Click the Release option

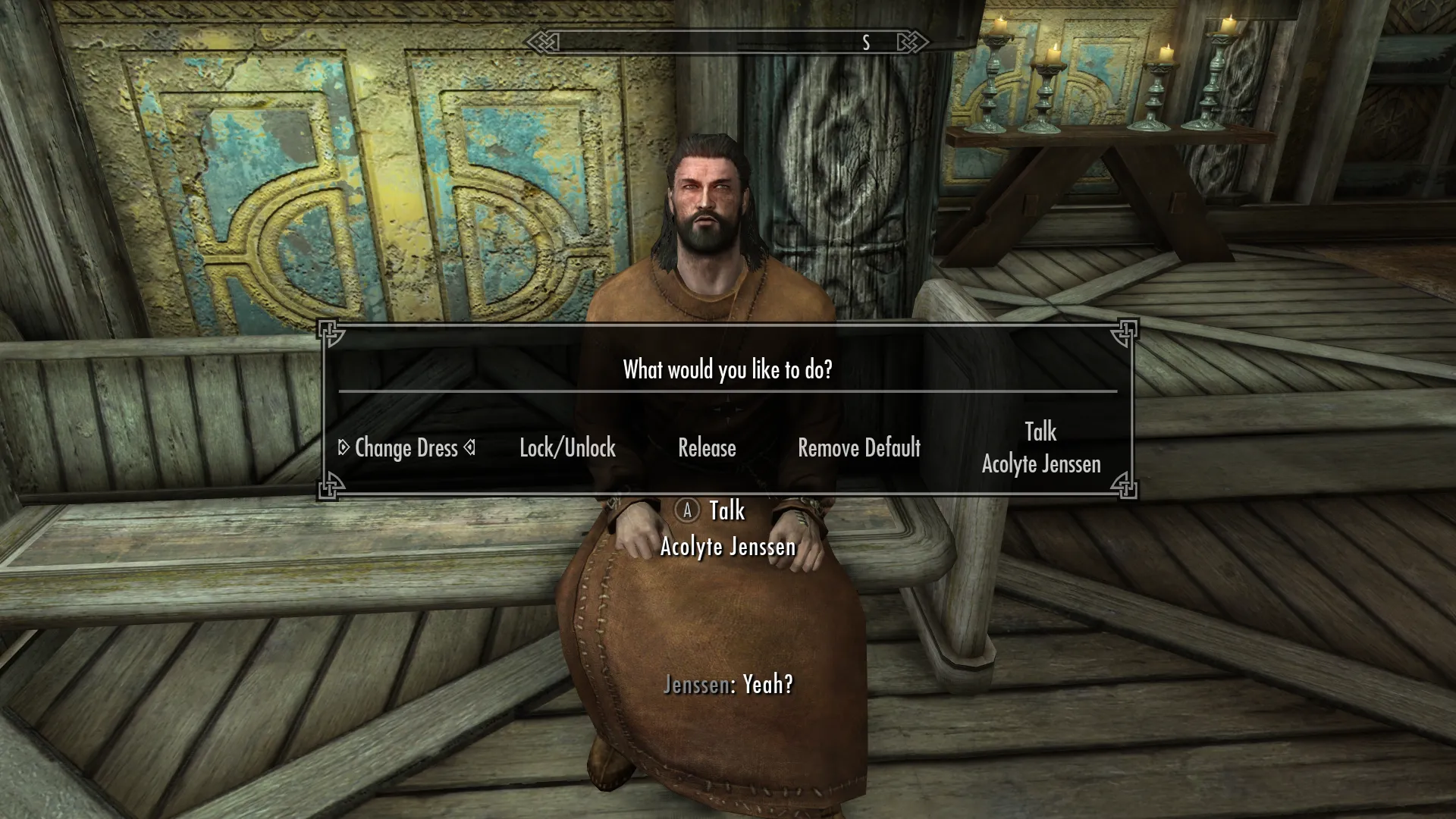pyautogui.click(x=707, y=448)
